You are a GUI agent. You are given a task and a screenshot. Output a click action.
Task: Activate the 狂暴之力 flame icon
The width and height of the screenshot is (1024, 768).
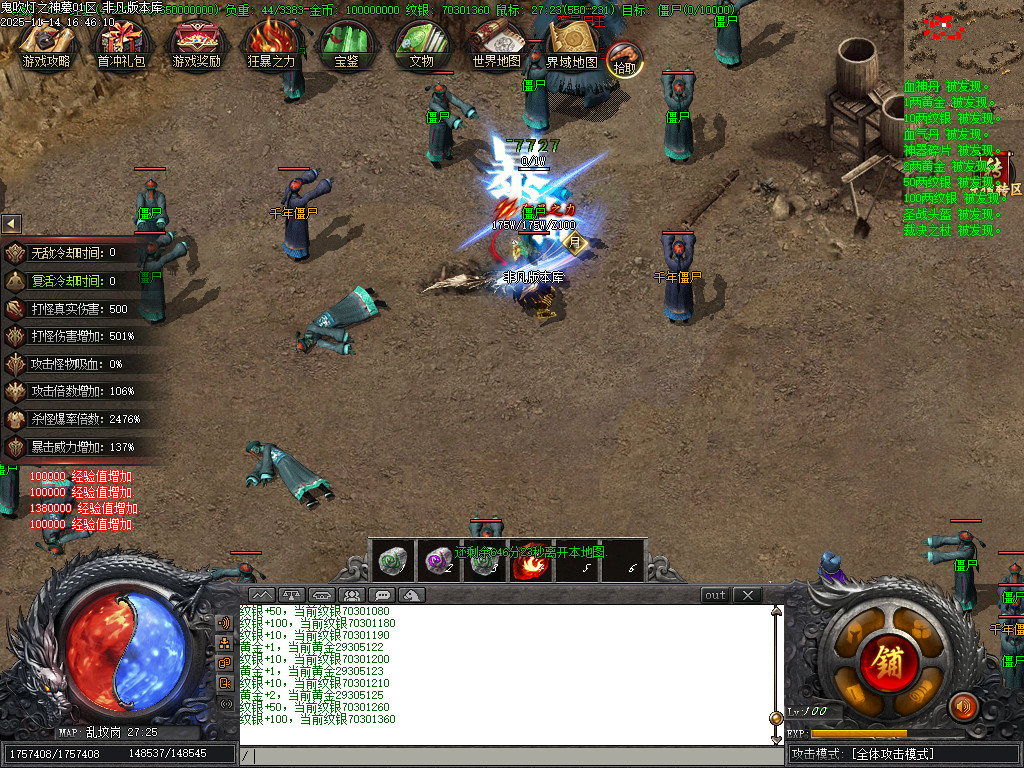pos(271,44)
